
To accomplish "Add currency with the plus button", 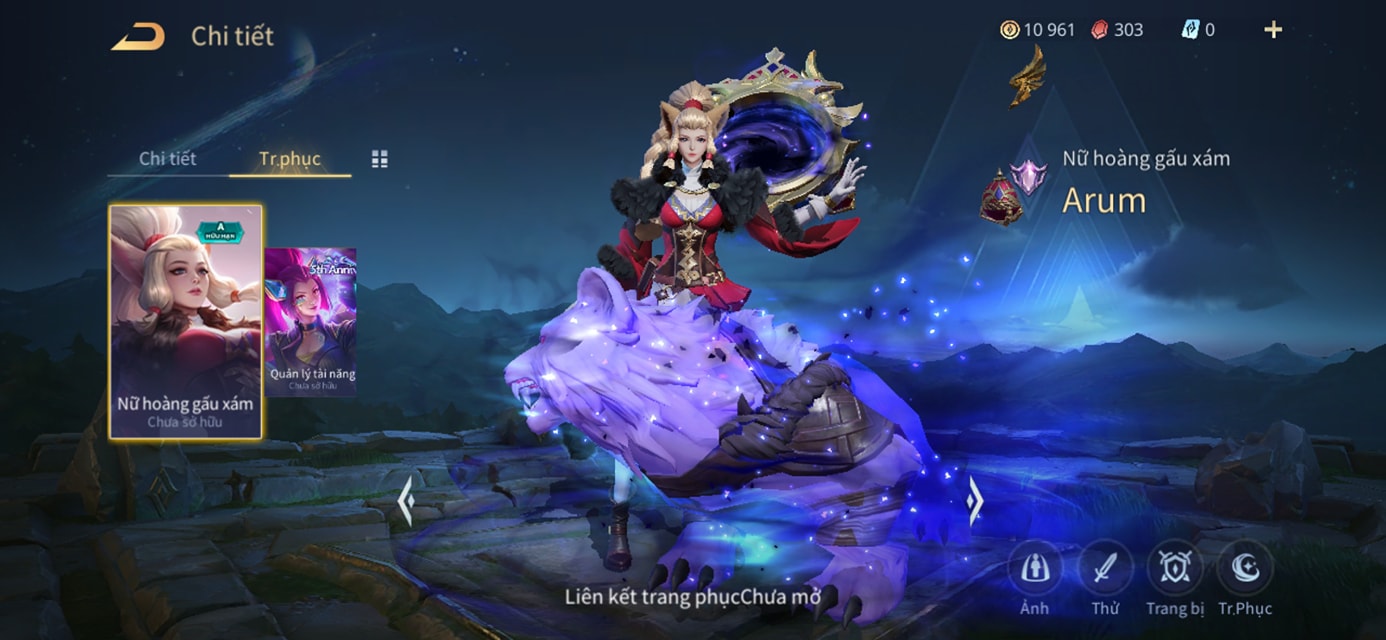I will coord(1273,30).
